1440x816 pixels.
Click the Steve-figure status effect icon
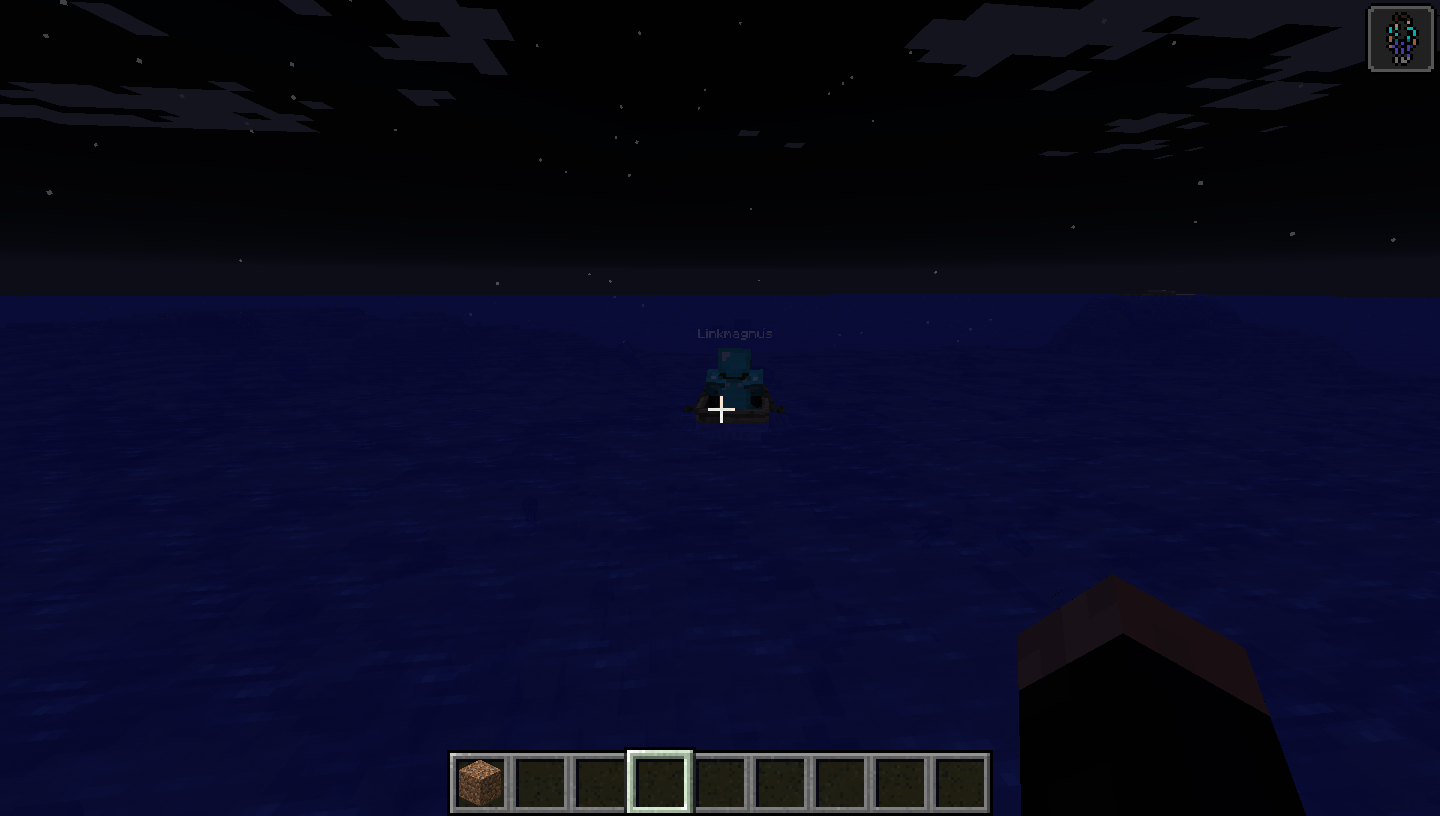click(1400, 39)
